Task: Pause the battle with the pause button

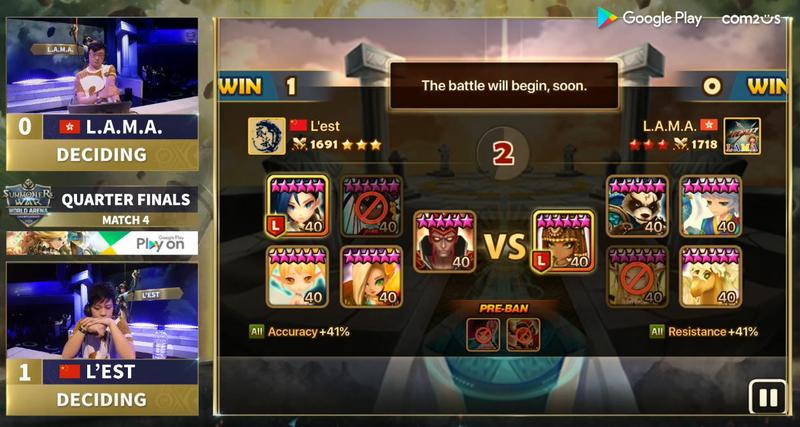Action: [768, 398]
